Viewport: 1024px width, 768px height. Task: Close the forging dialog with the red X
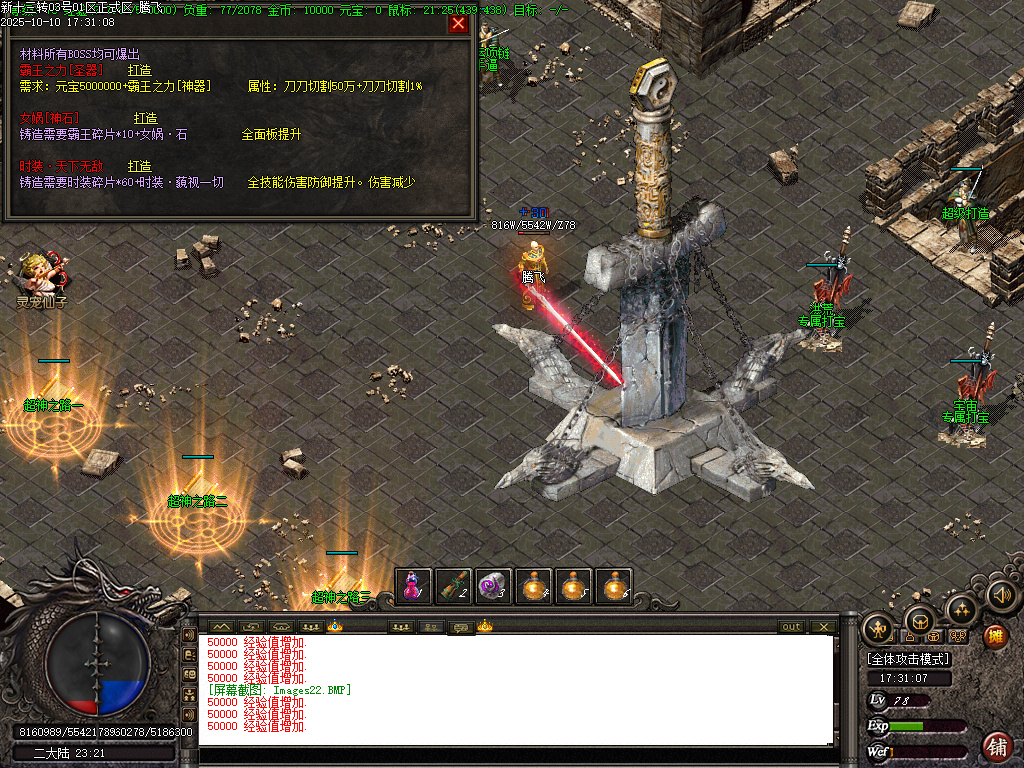coord(458,24)
